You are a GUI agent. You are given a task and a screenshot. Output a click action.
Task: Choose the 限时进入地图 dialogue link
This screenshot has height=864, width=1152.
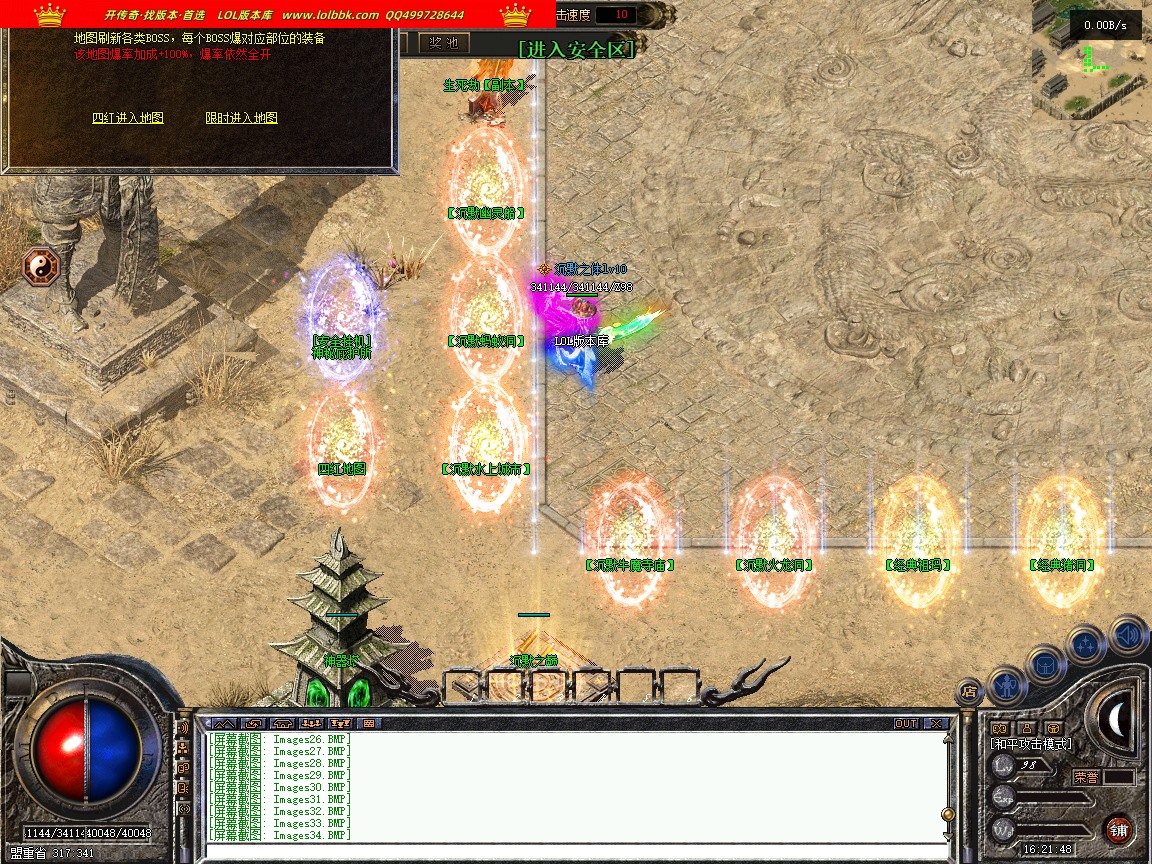click(241, 118)
